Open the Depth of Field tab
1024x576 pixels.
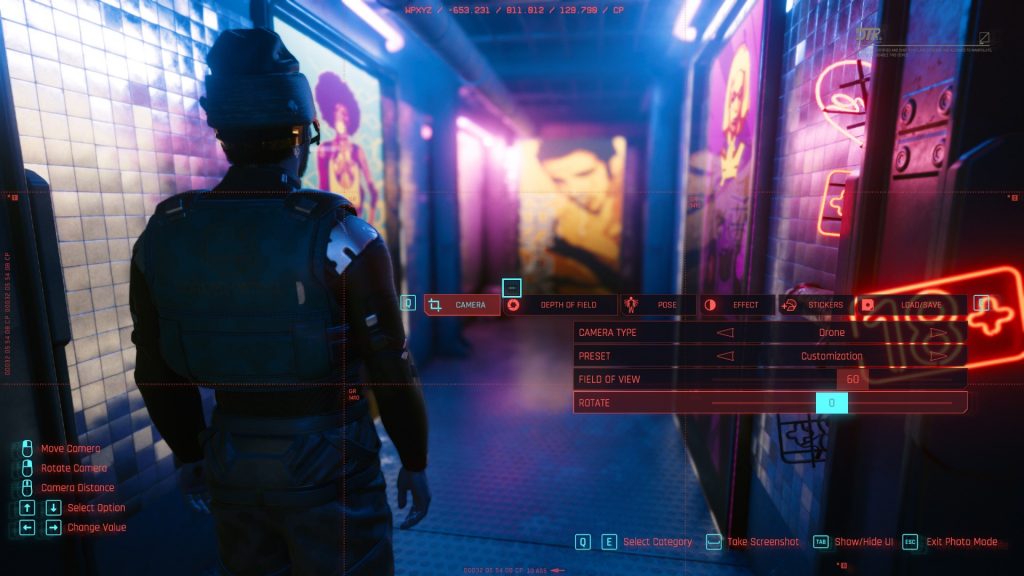click(x=560, y=305)
